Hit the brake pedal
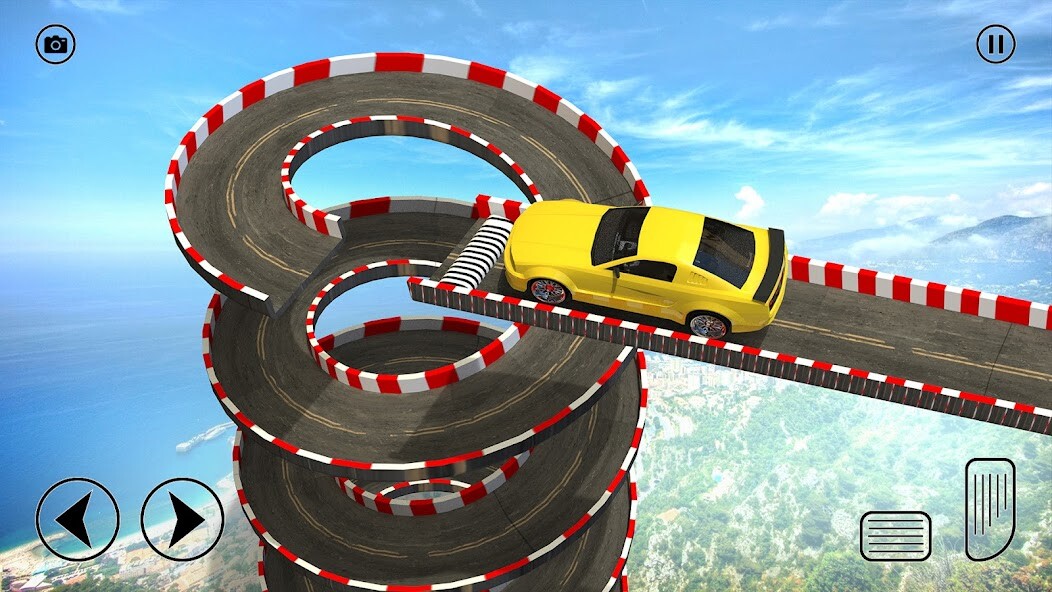This screenshot has width=1052, height=592. (x=895, y=536)
